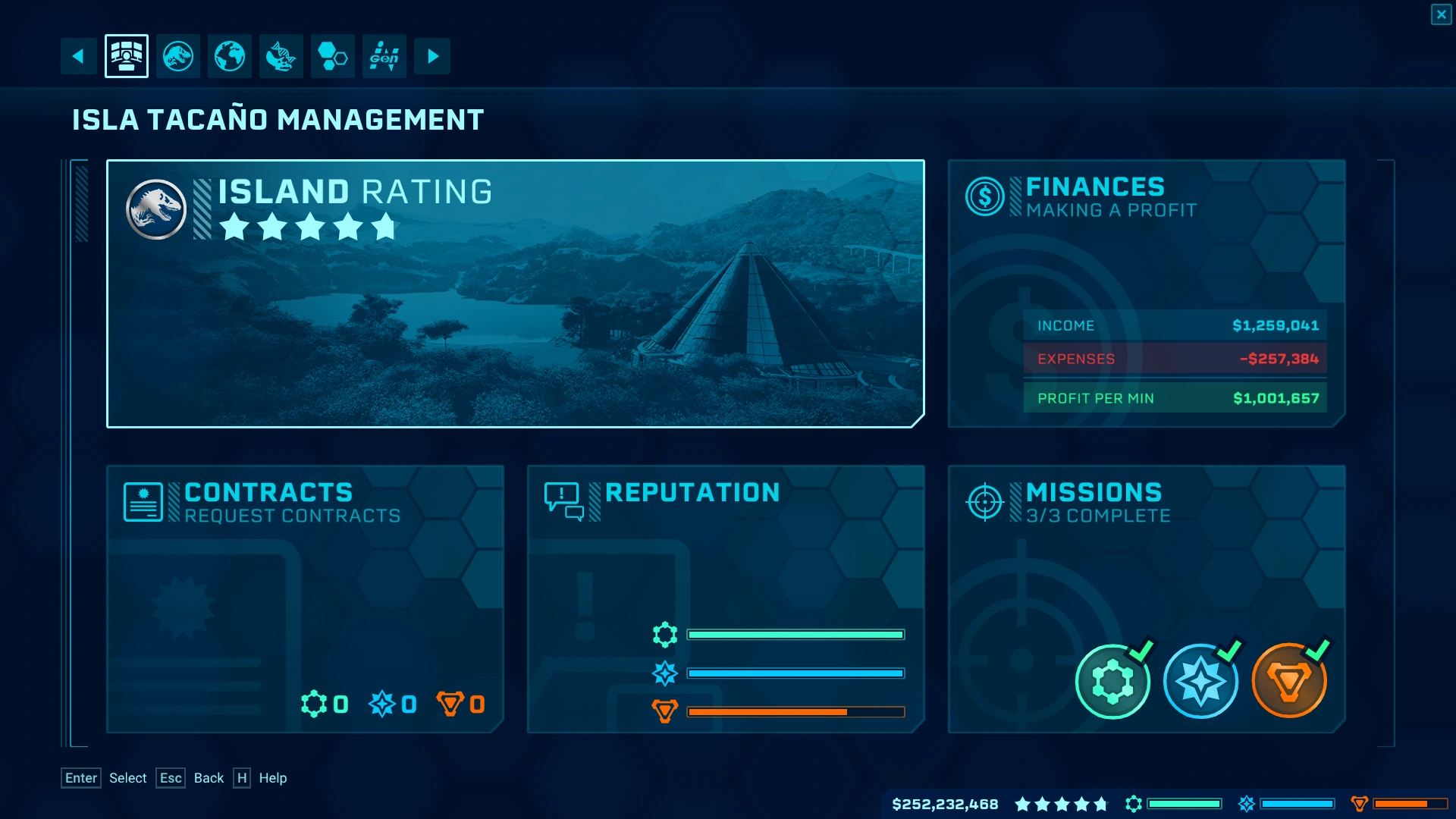Screen dimensions: 1456x819
Task: Click the right navigation arrow
Action: (432, 55)
